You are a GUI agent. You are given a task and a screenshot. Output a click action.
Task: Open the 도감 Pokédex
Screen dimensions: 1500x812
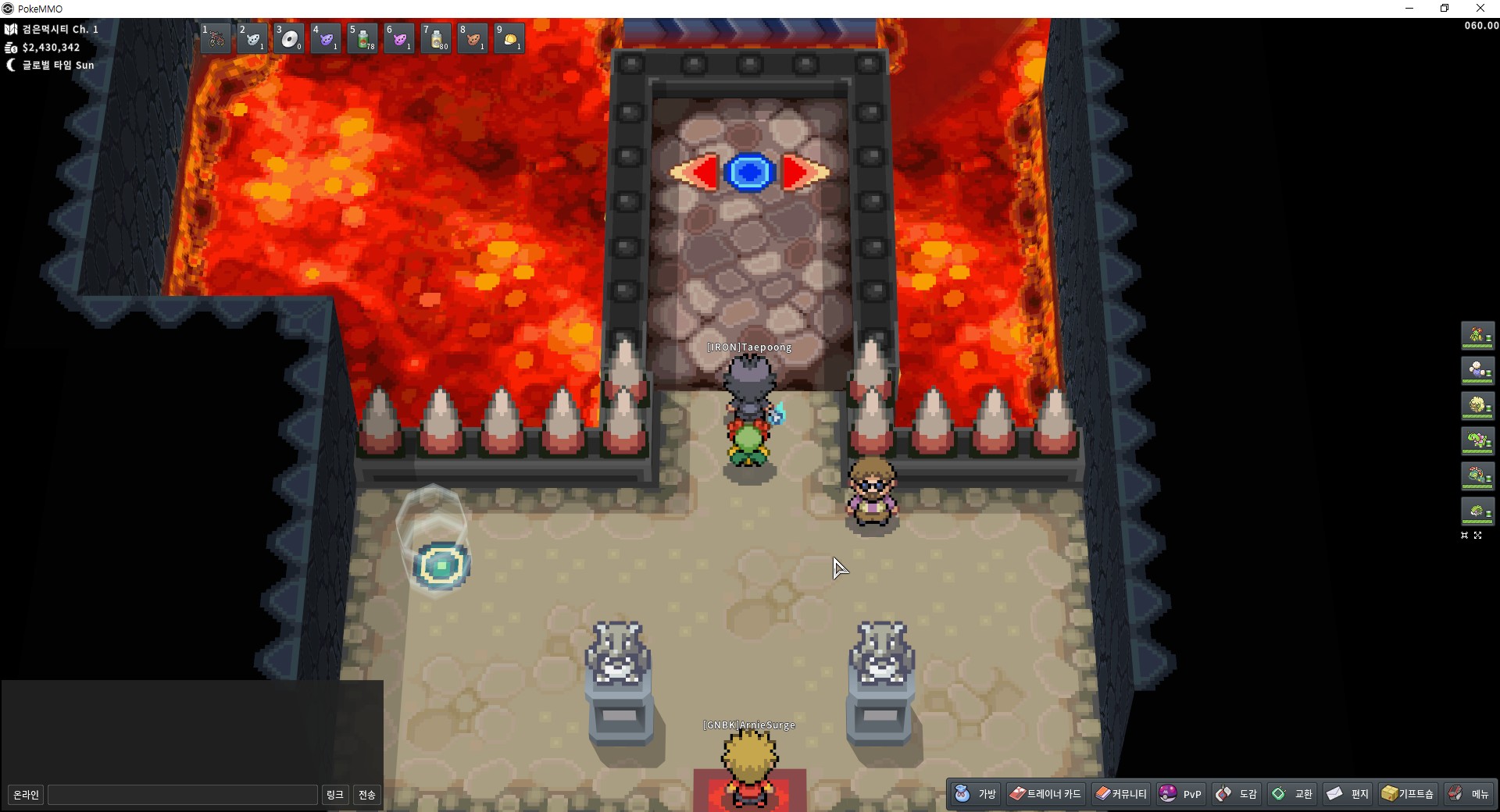(x=1237, y=794)
